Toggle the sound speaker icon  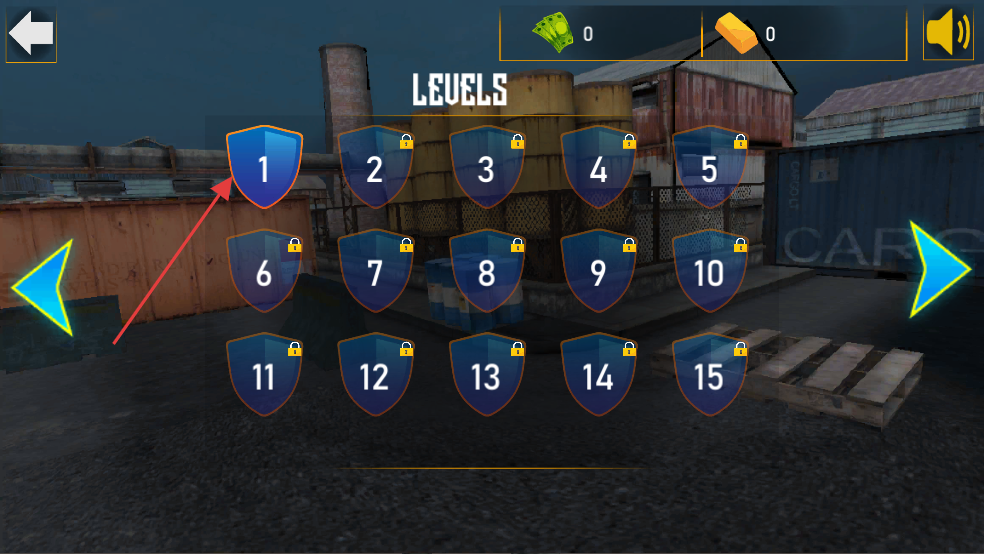947,34
